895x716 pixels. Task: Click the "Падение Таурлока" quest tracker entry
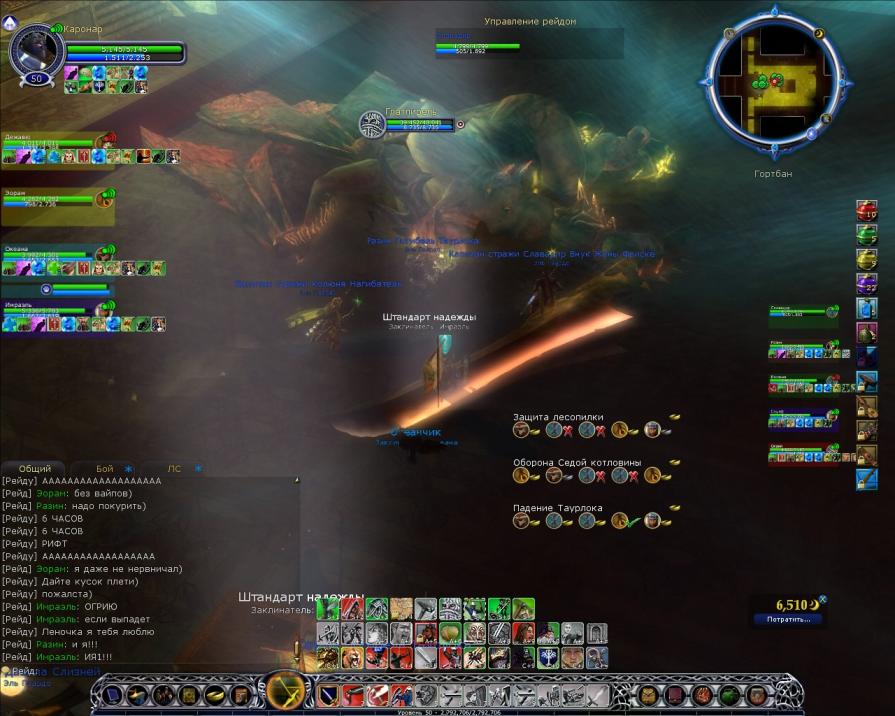point(558,508)
